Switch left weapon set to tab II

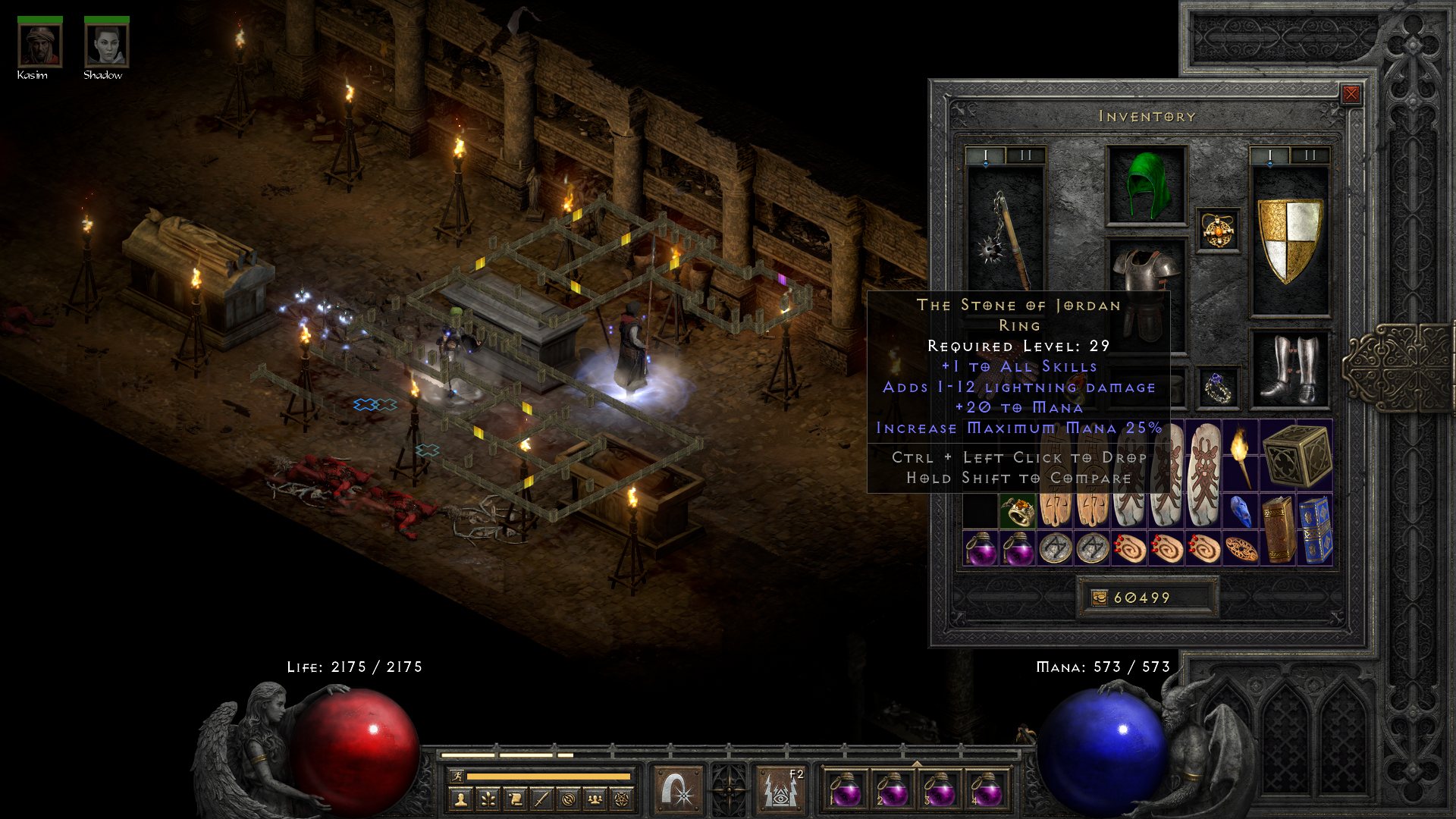tap(1025, 154)
